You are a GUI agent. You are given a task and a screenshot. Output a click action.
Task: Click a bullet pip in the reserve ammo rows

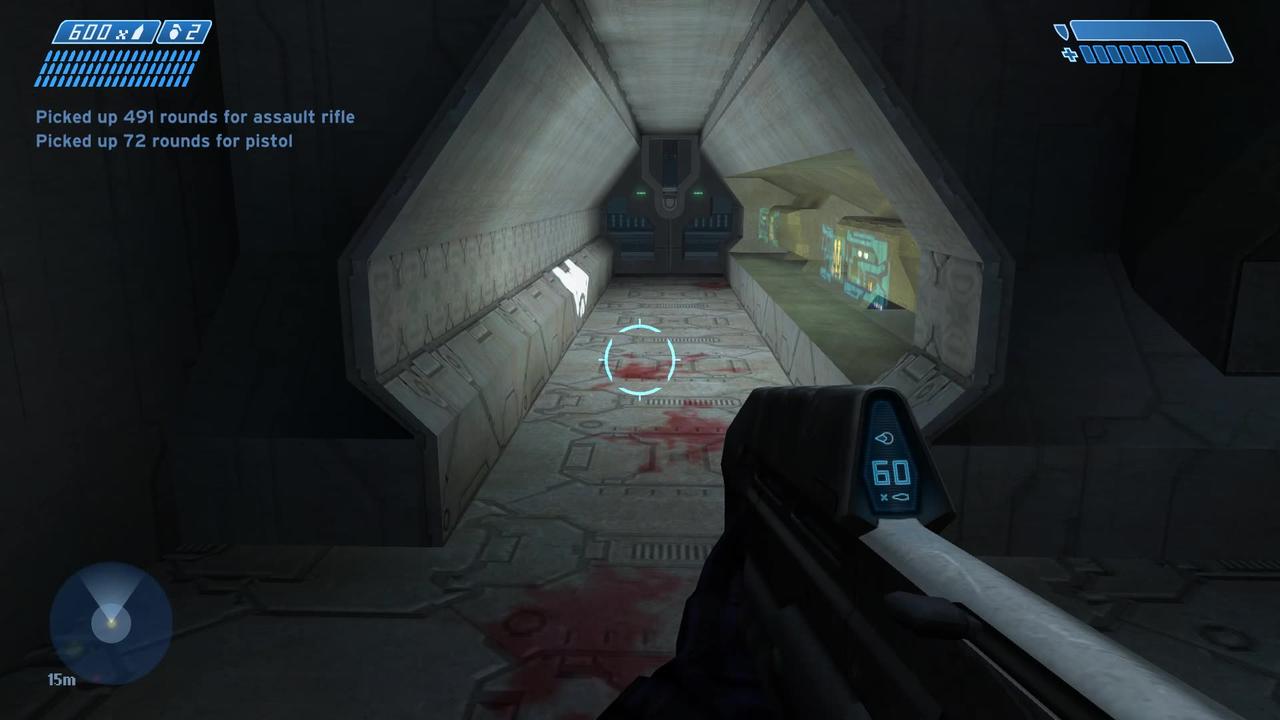[100, 68]
